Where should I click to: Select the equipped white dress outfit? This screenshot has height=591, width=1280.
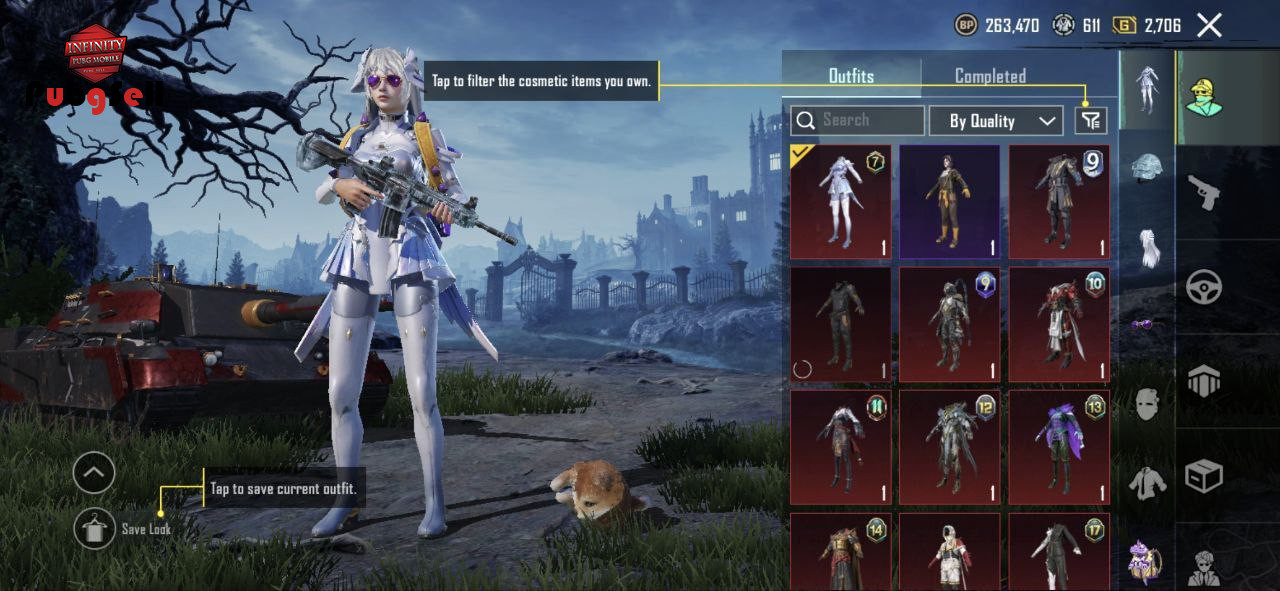pyautogui.click(x=840, y=202)
